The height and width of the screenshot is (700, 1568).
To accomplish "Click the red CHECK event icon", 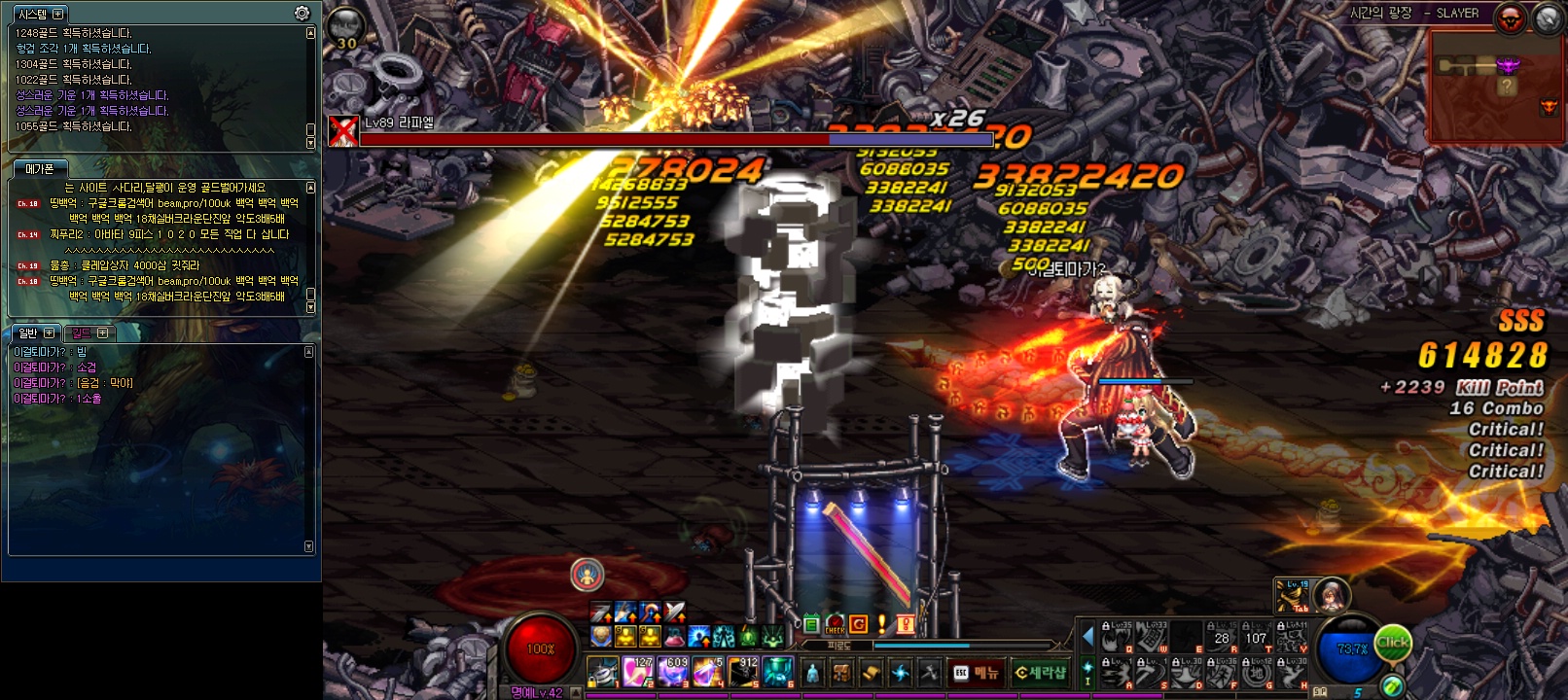I will click(835, 625).
